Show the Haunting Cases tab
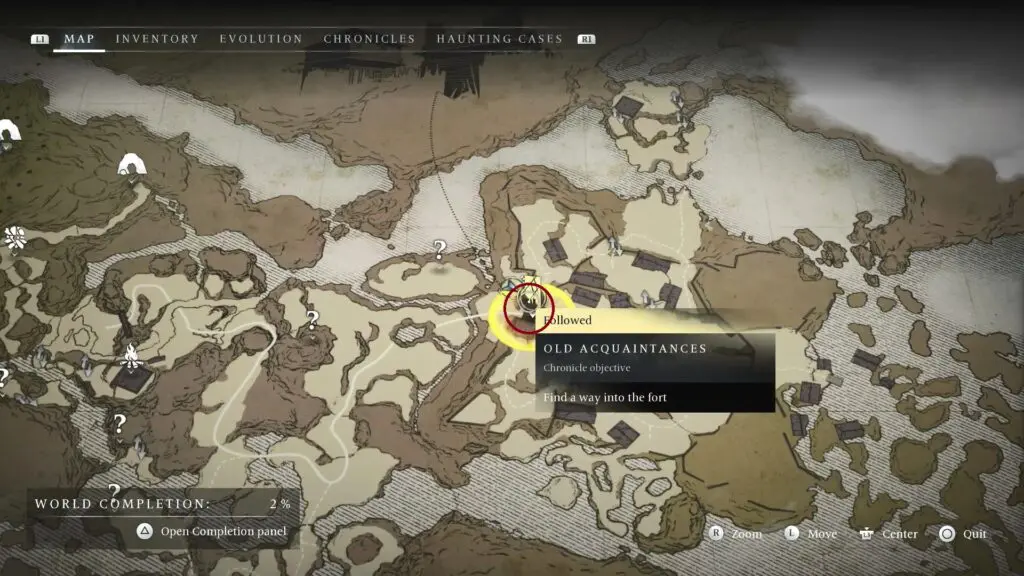The image size is (1024, 576). 499,39
